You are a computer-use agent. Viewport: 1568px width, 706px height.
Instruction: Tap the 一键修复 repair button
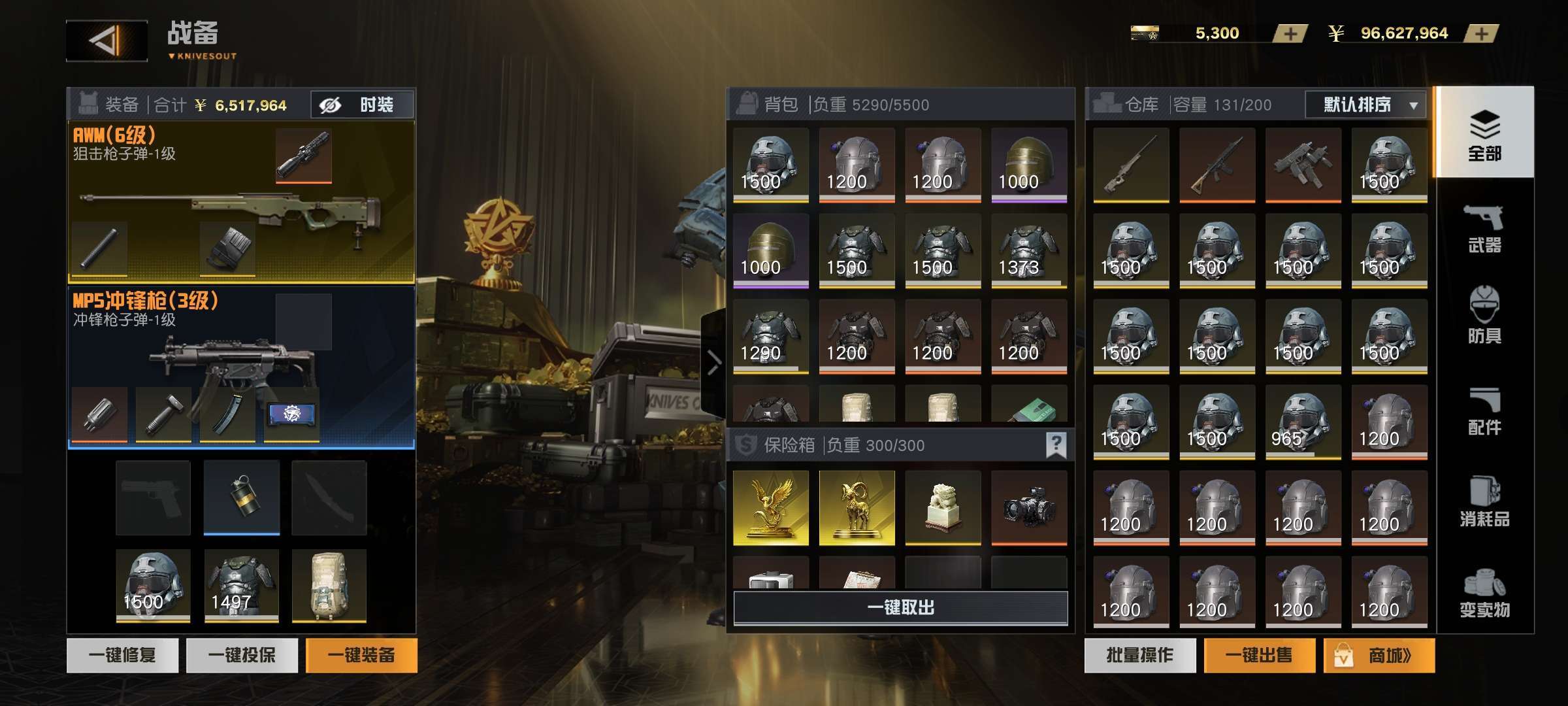[122, 655]
